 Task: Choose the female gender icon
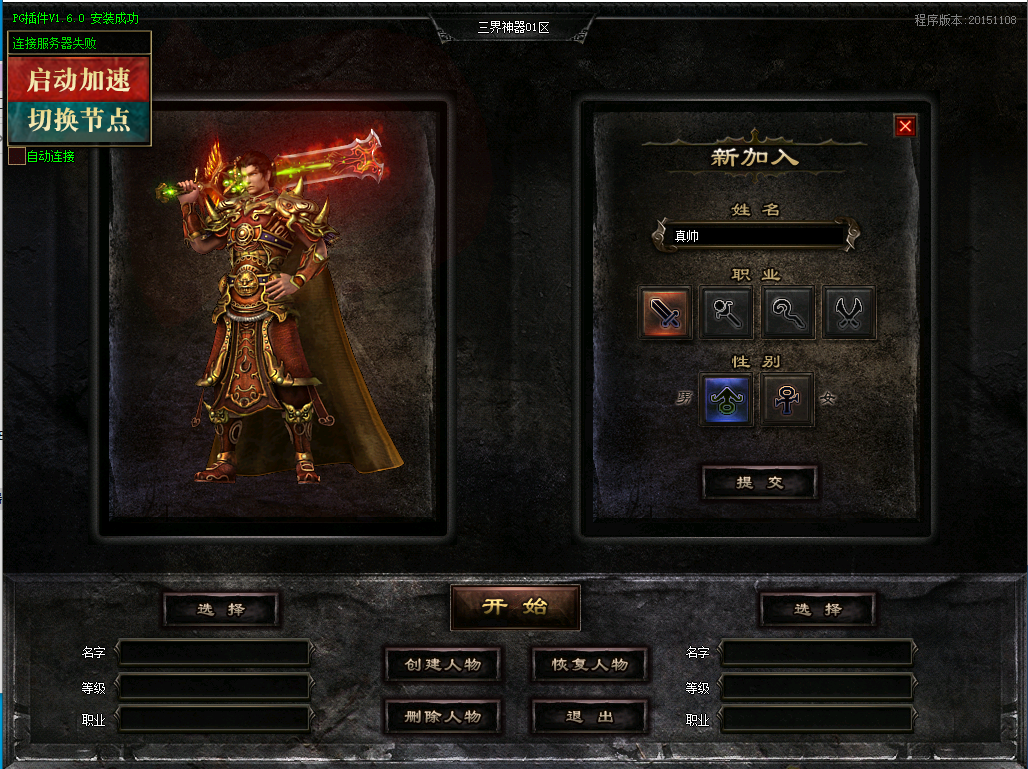coord(788,399)
